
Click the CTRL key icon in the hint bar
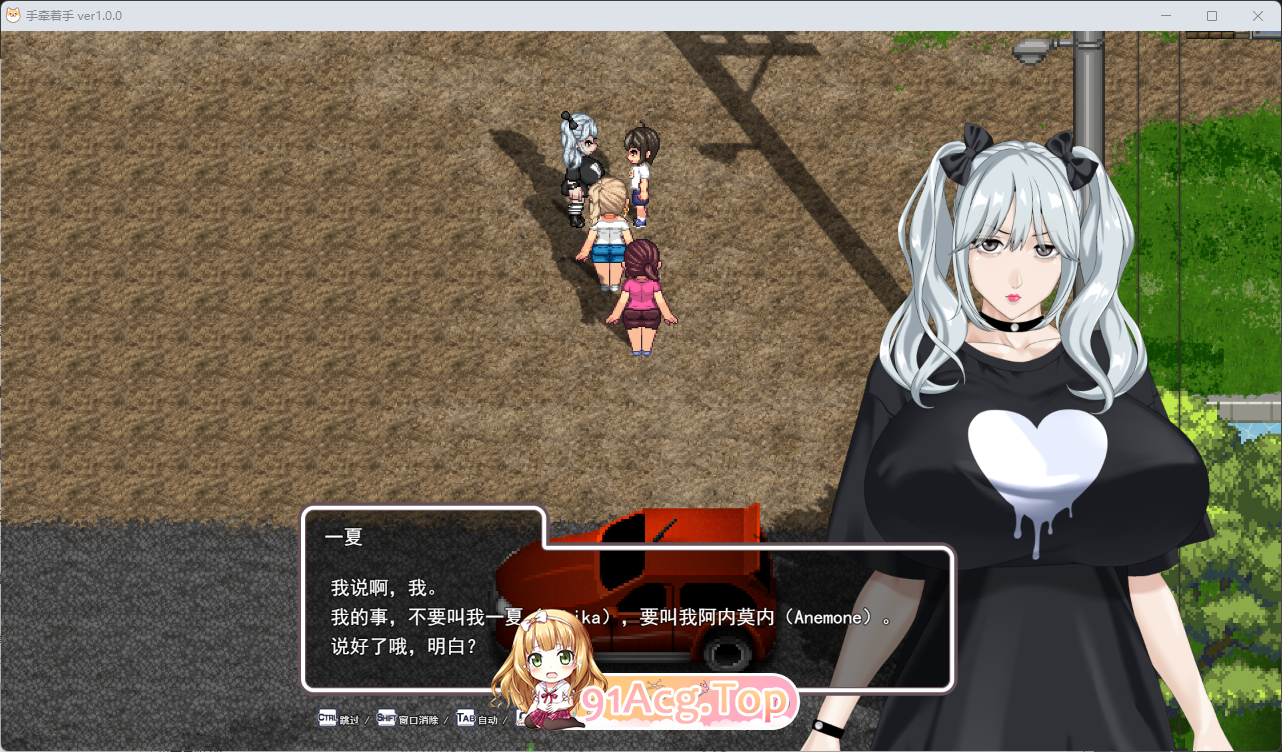[328, 718]
